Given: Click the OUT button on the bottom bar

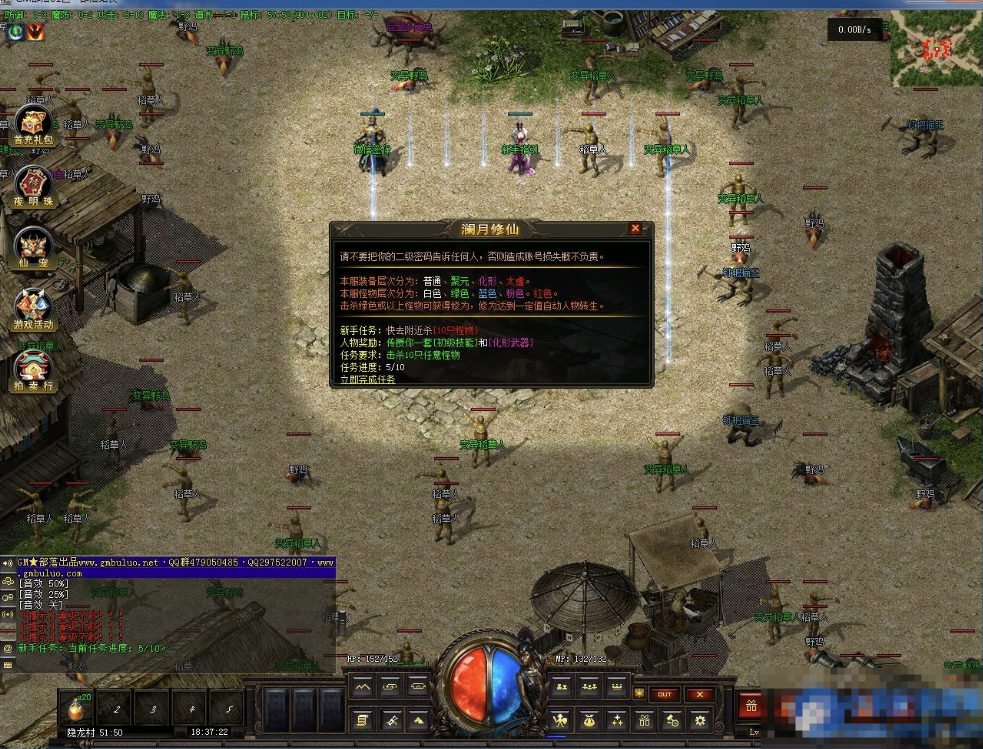Looking at the screenshot, I should click(663, 694).
